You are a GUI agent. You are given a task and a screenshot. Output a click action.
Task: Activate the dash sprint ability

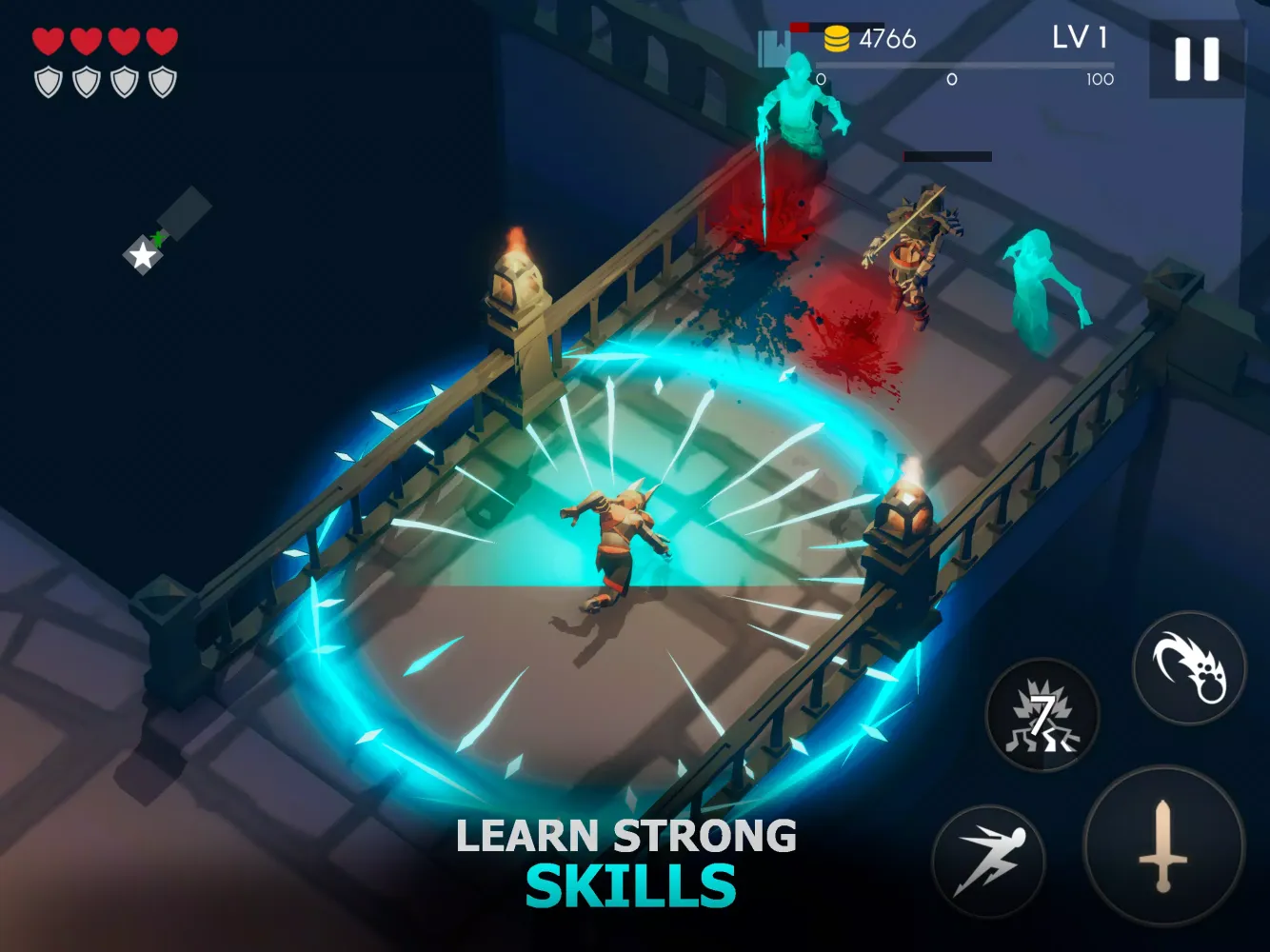(x=989, y=862)
